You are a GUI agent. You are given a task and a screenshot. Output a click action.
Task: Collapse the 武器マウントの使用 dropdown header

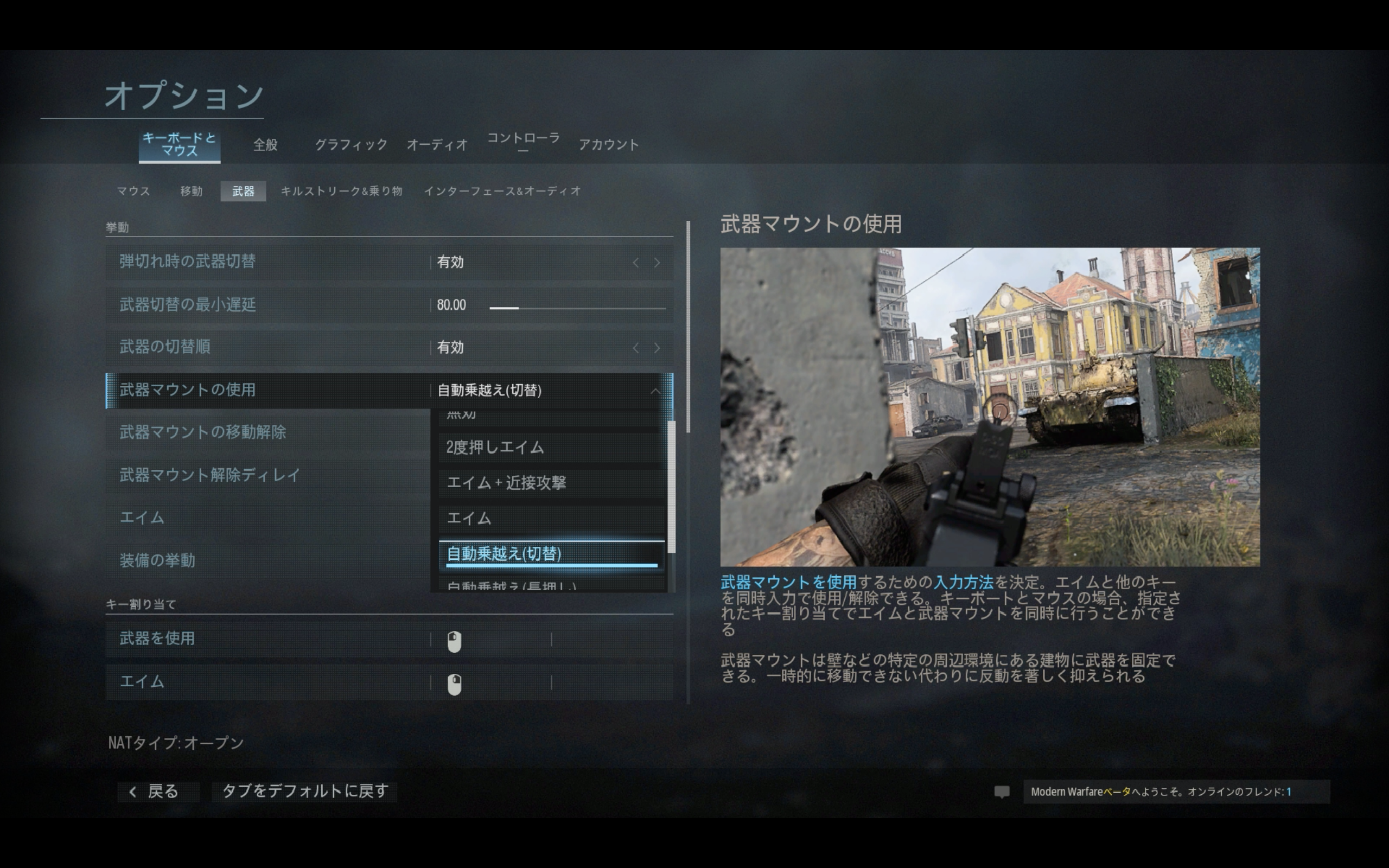point(655,391)
